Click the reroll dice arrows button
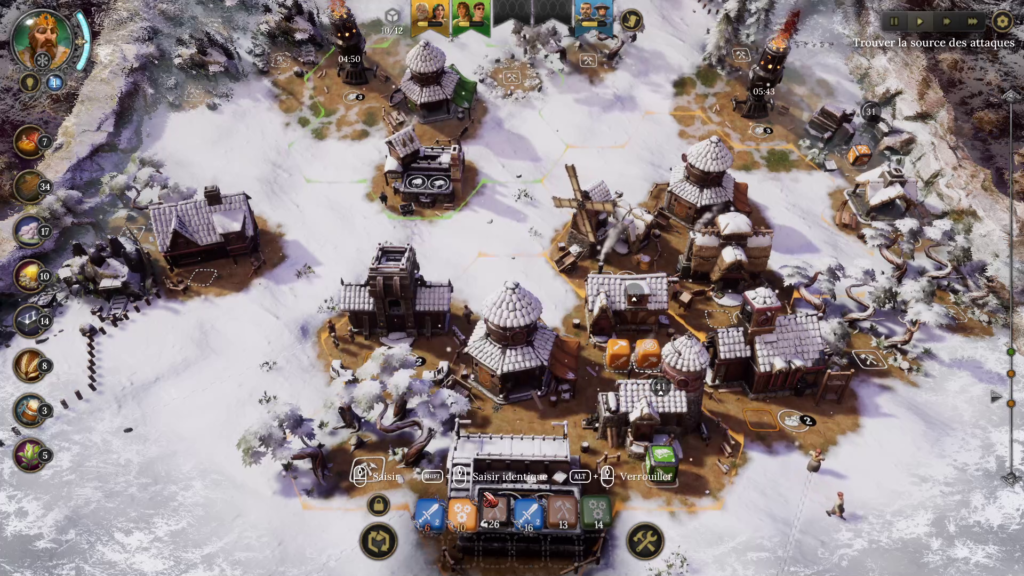The image size is (1024, 576). point(378,541)
